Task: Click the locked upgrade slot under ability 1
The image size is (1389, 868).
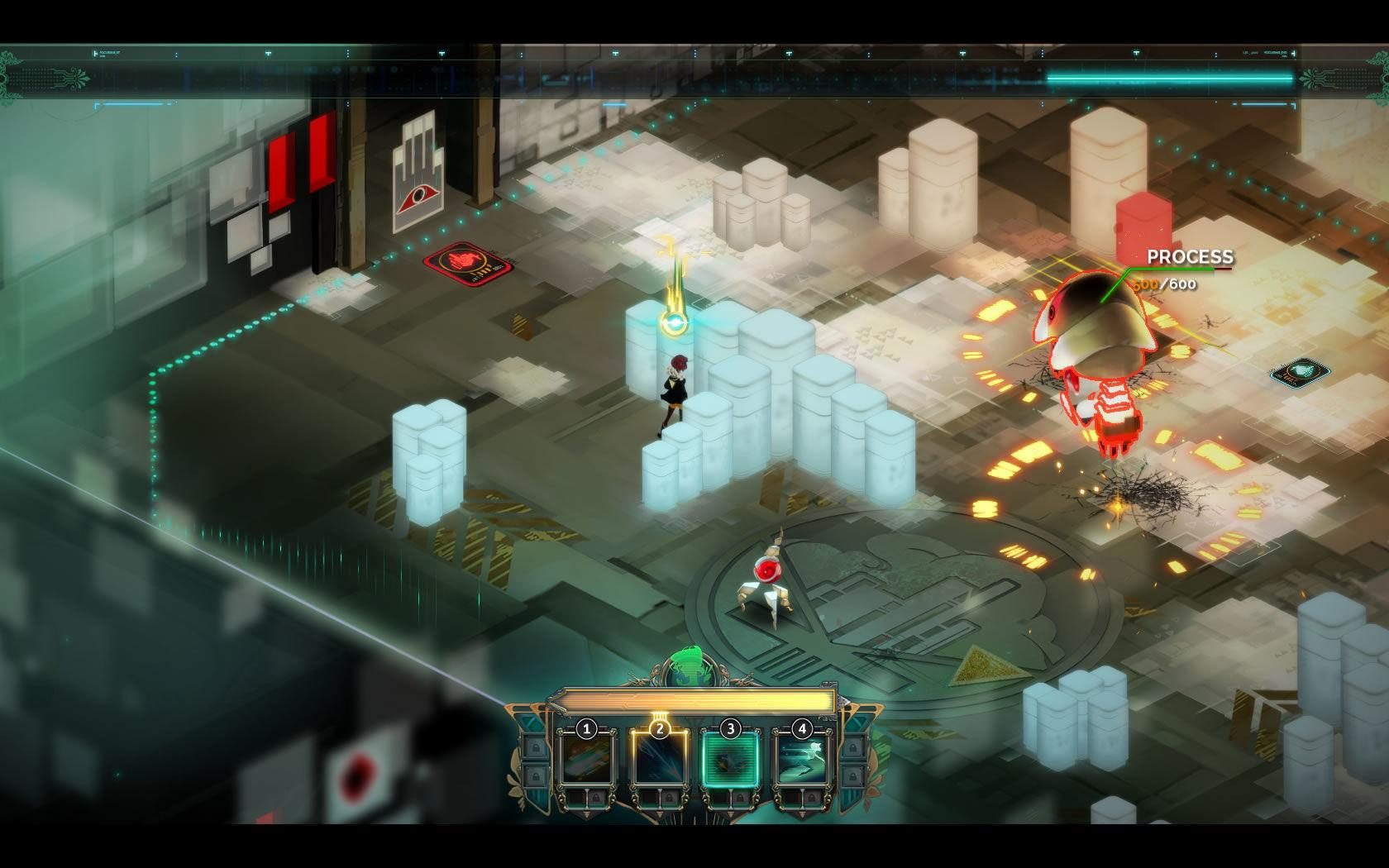Action: pyautogui.click(x=597, y=798)
